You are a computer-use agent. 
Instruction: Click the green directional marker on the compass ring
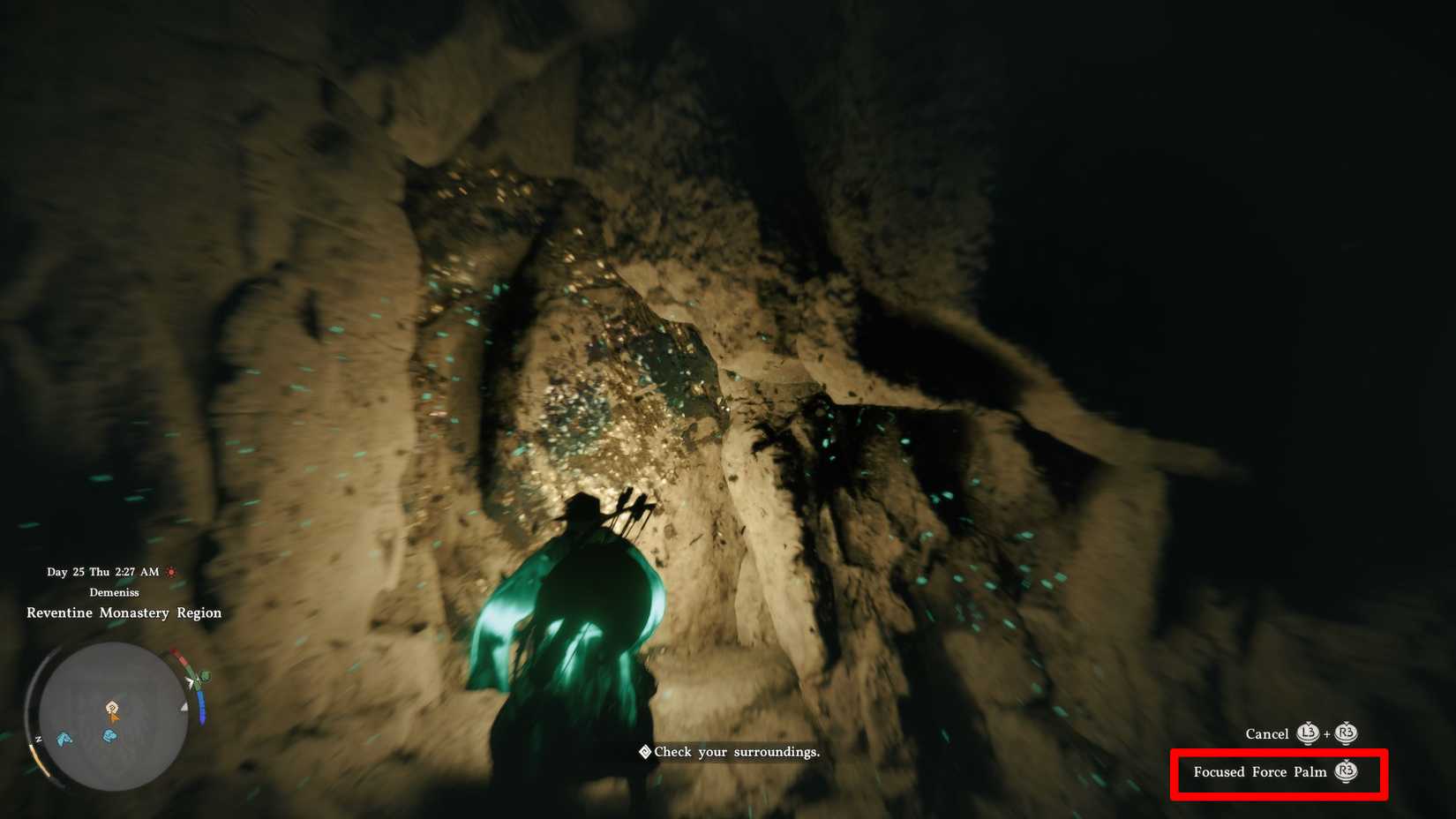[x=204, y=675]
